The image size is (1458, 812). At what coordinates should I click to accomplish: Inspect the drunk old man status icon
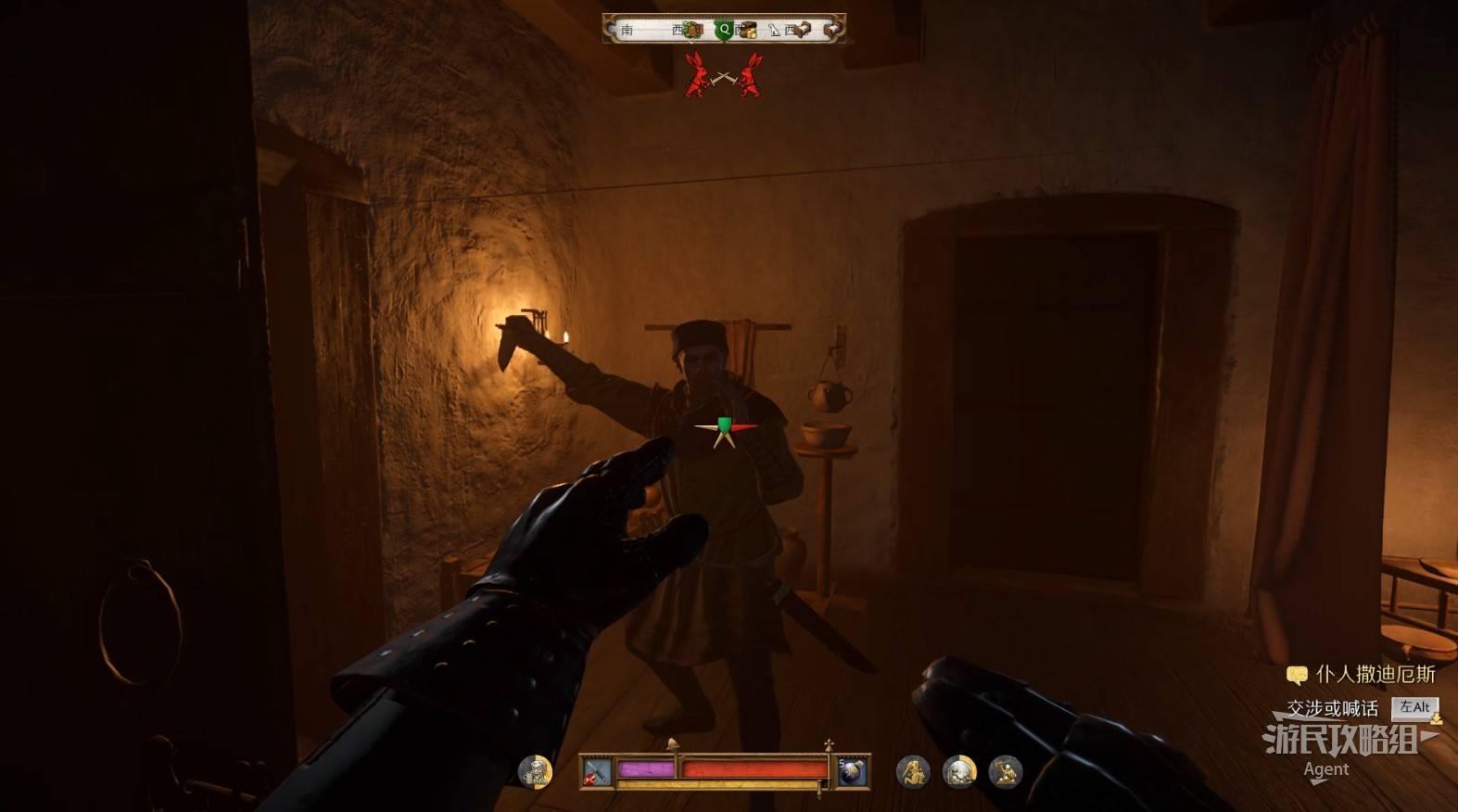(x=535, y=770)
